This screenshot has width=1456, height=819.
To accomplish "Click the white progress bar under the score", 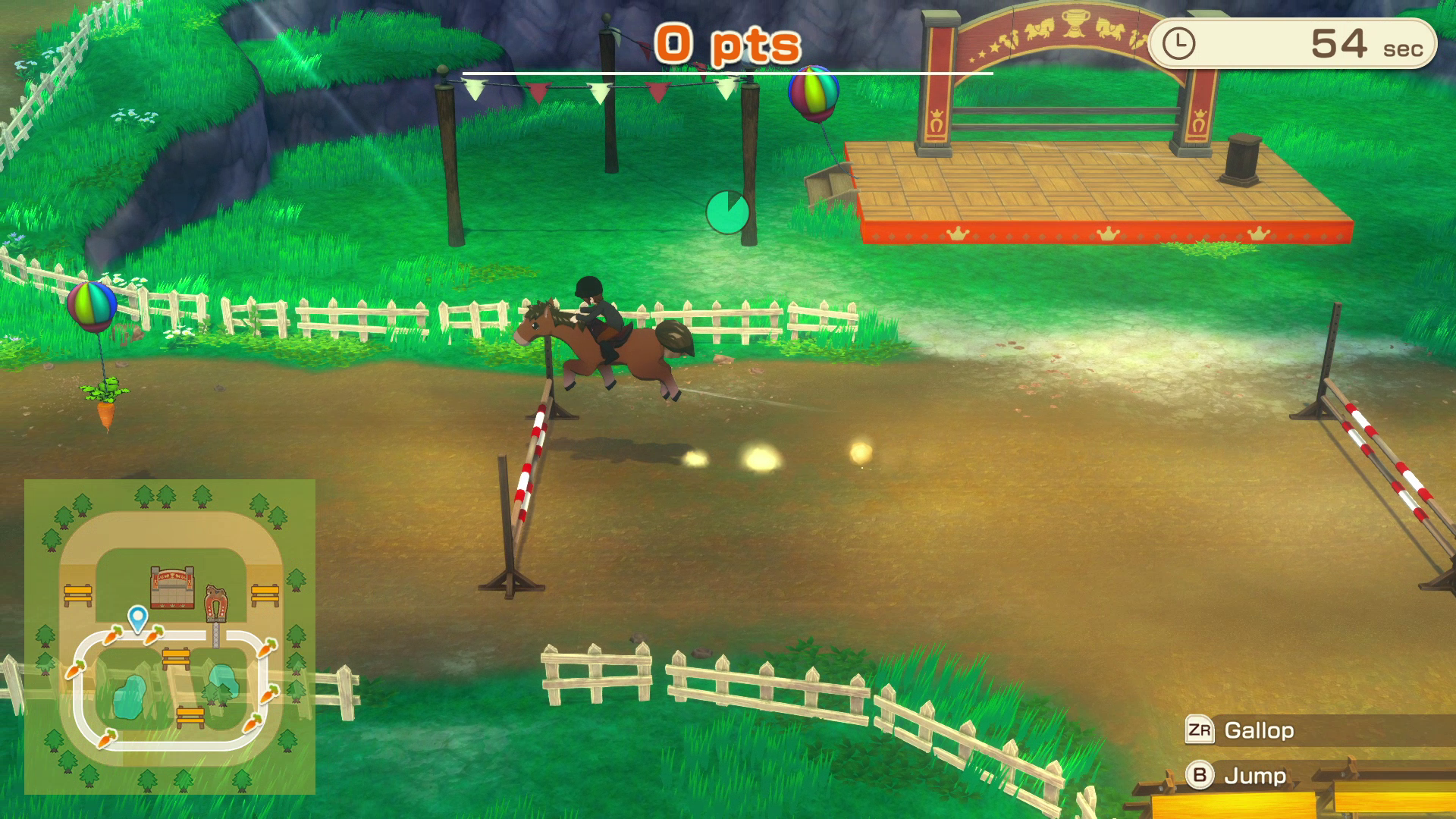I will 726,74.
